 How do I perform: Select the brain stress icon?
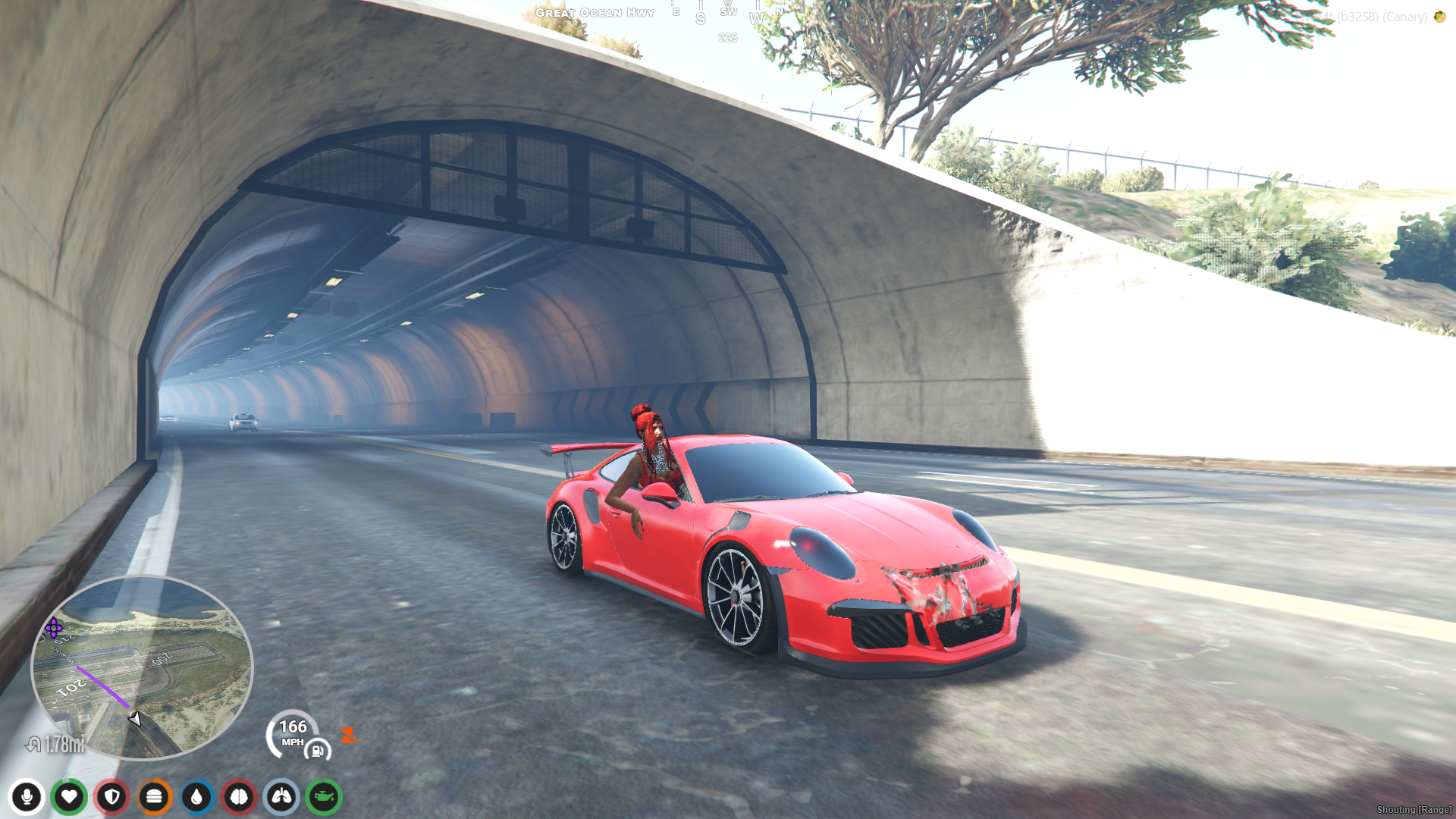(x=239, y=797)
